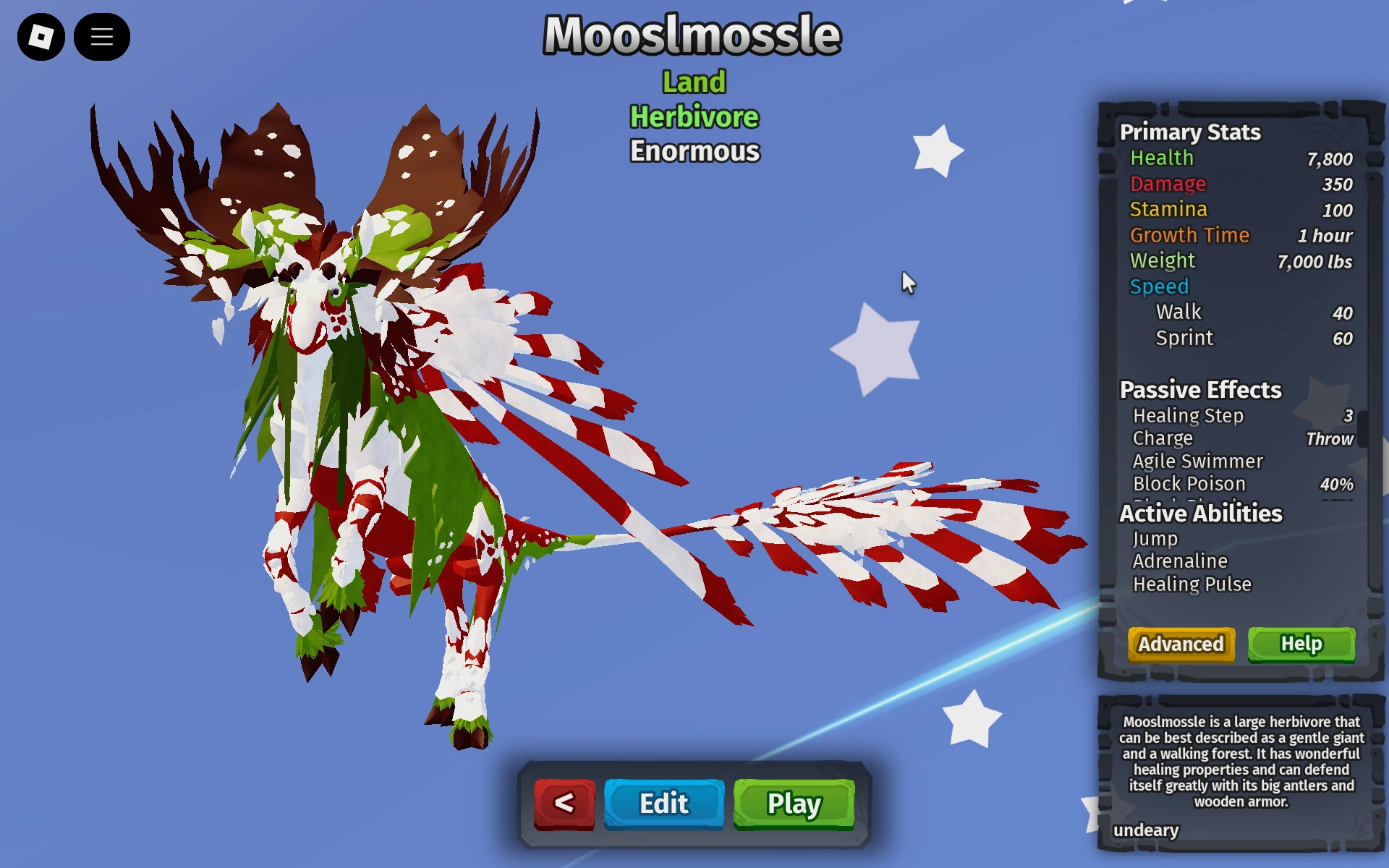This screenshot has height=868, width=1389.
Task: Select the Jump active ability
Action: pyautogui.click(x=1155, y=538)
